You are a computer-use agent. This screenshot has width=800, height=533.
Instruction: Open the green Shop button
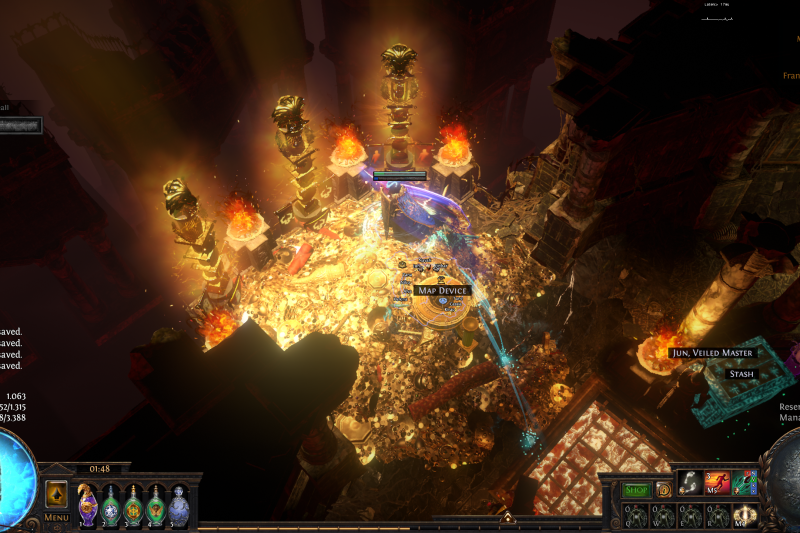[637, 490]
